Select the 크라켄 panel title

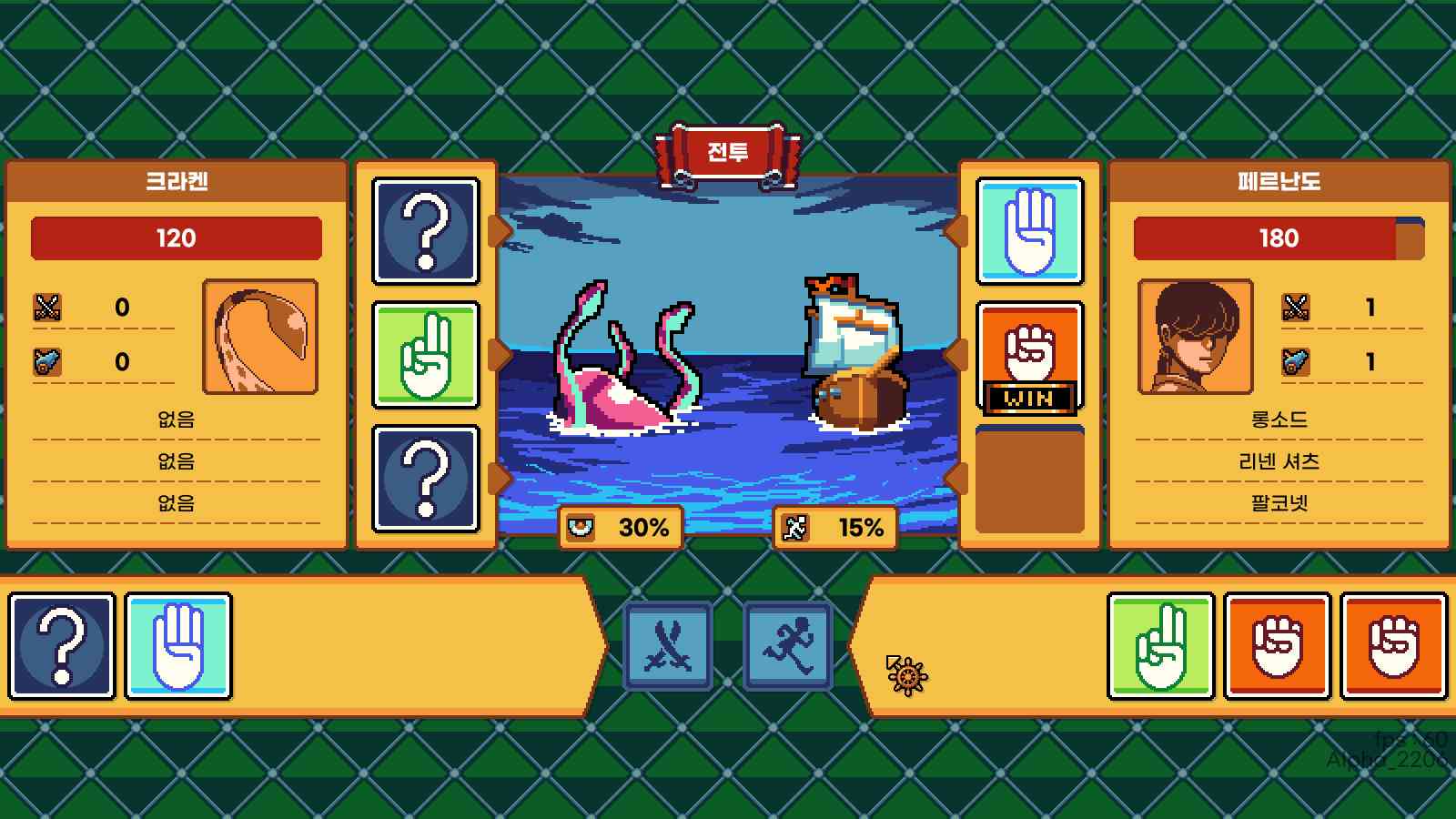[x=178, y=179]
